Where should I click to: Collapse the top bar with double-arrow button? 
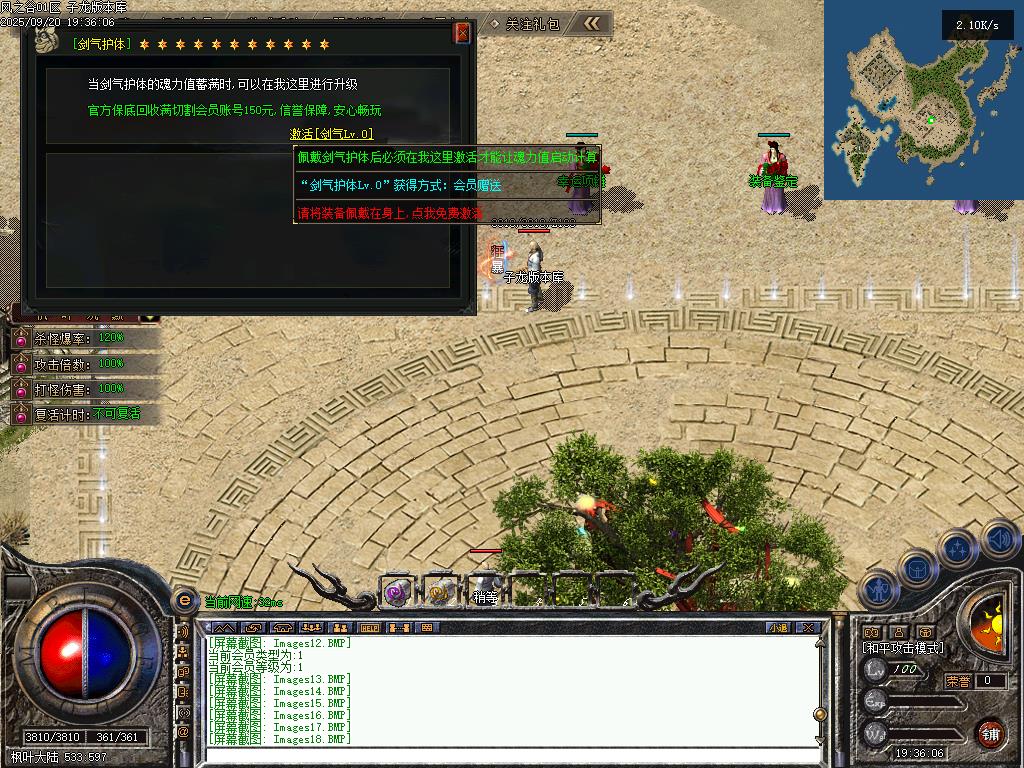pyautogui.click(x=593, y=23)
